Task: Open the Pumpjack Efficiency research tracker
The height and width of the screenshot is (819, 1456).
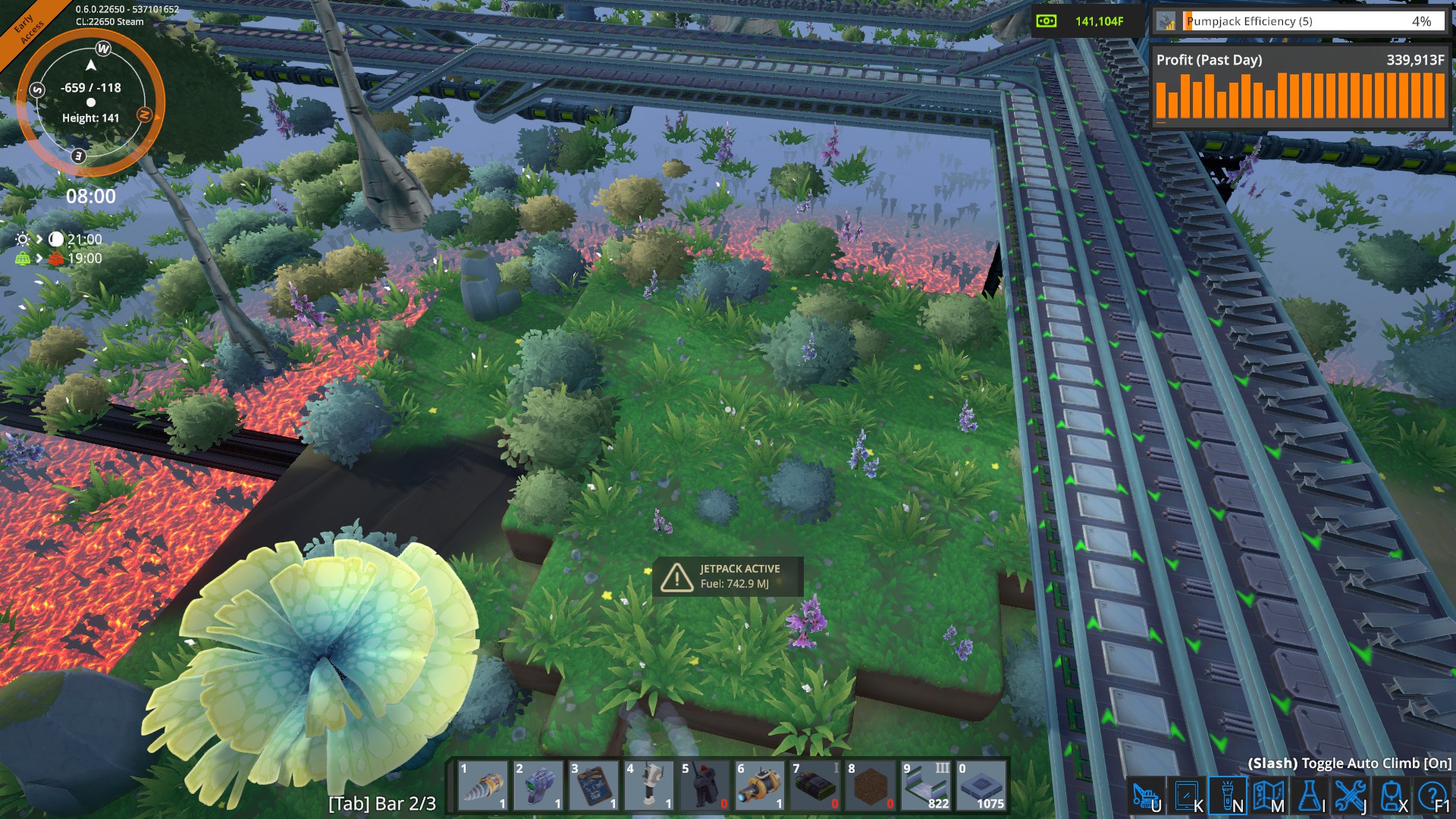Action: point(1301,21)
